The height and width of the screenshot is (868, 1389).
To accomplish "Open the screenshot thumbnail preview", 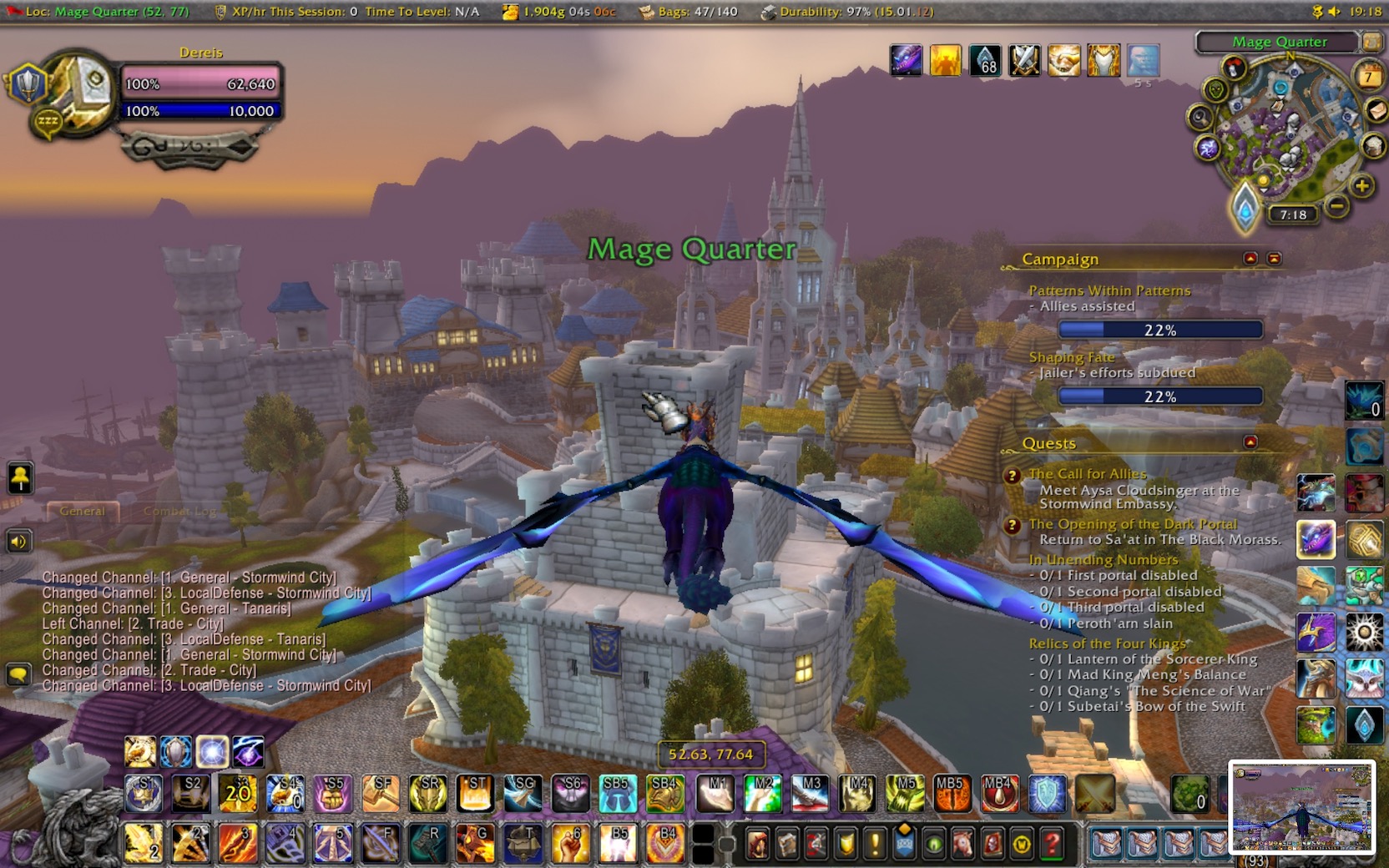I will tap(1301, 807).
